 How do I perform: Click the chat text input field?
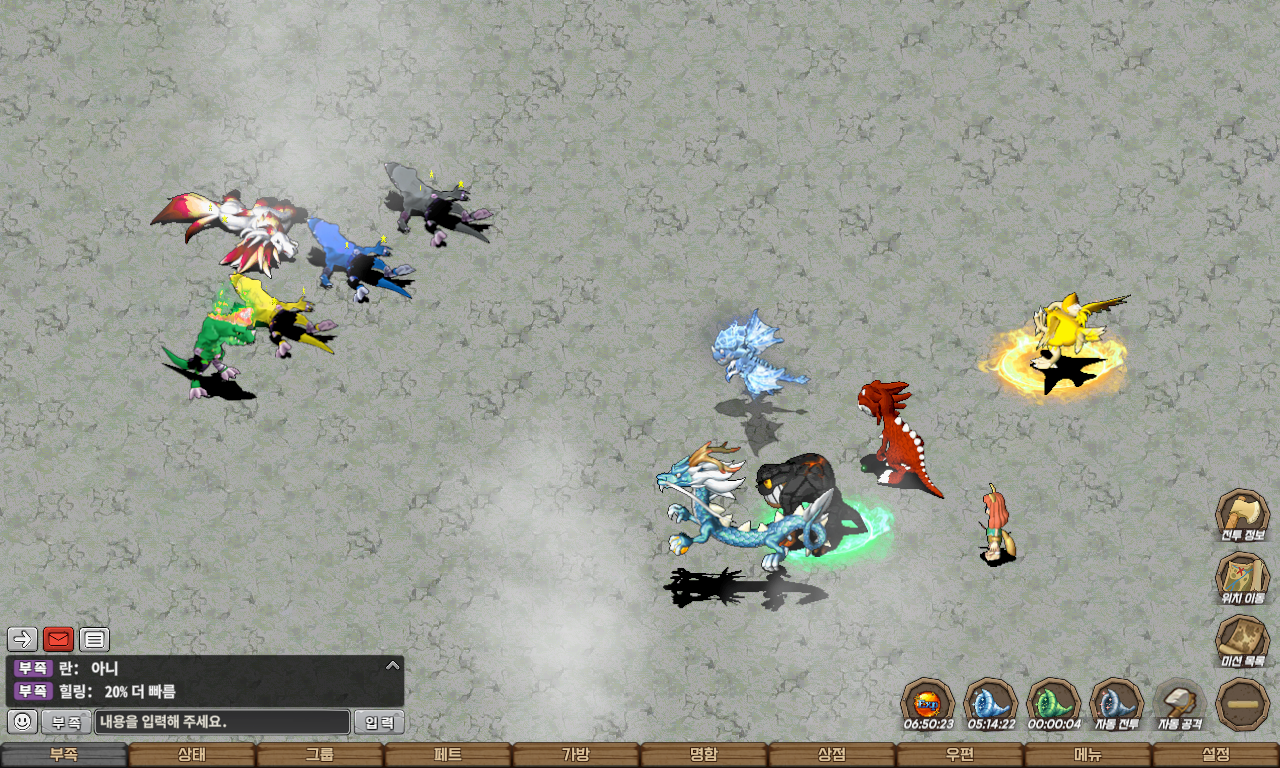point(222,722)
